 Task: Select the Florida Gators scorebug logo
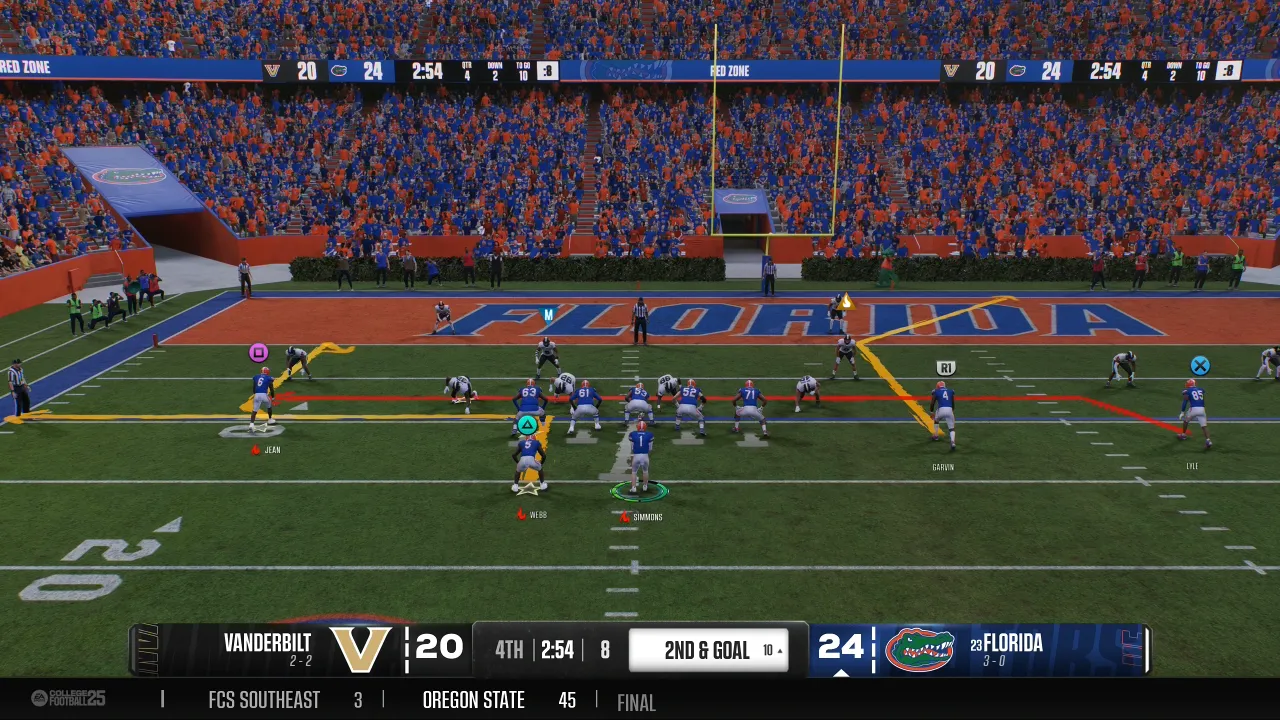[919, 649]
